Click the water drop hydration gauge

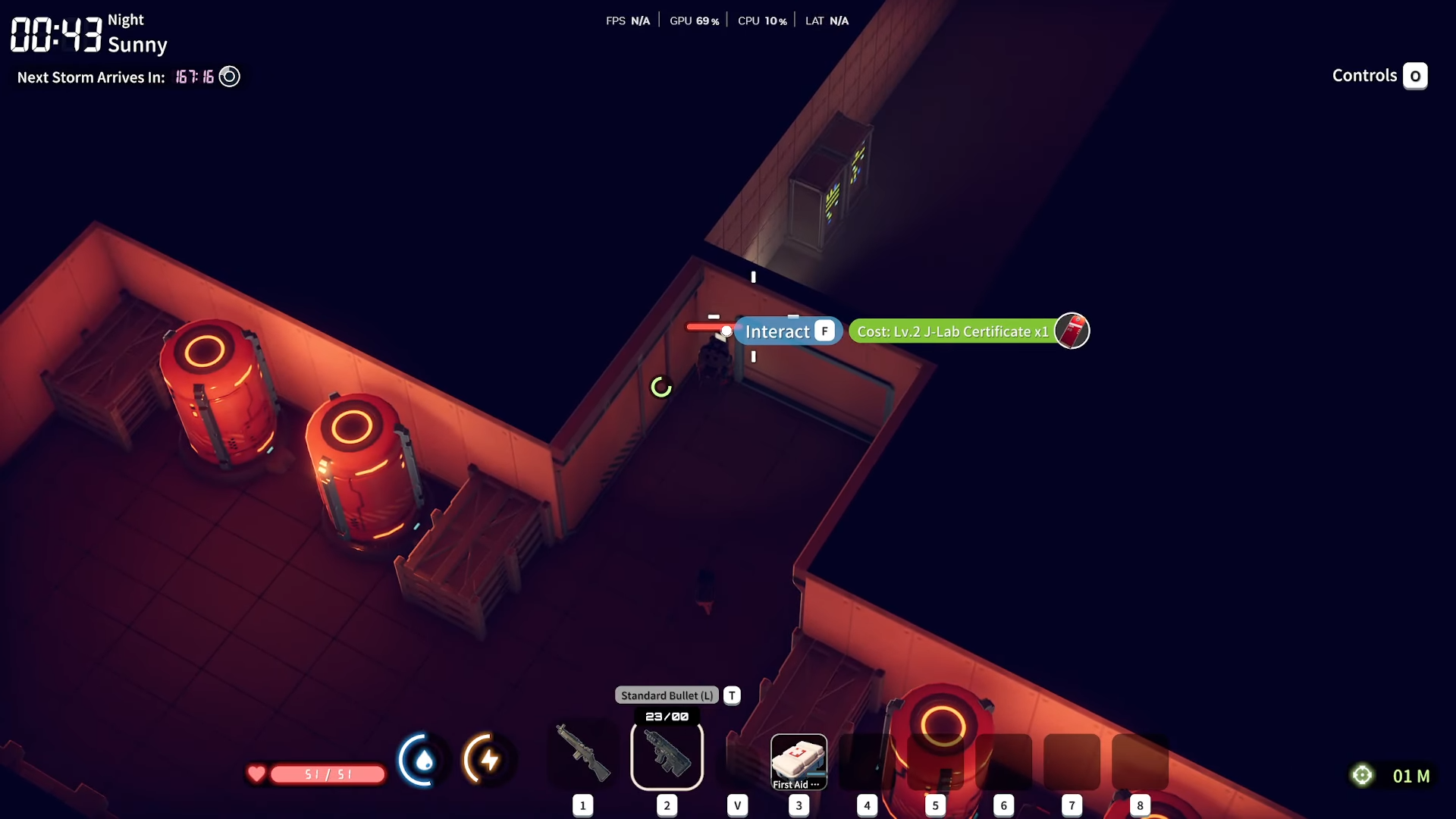422,759
